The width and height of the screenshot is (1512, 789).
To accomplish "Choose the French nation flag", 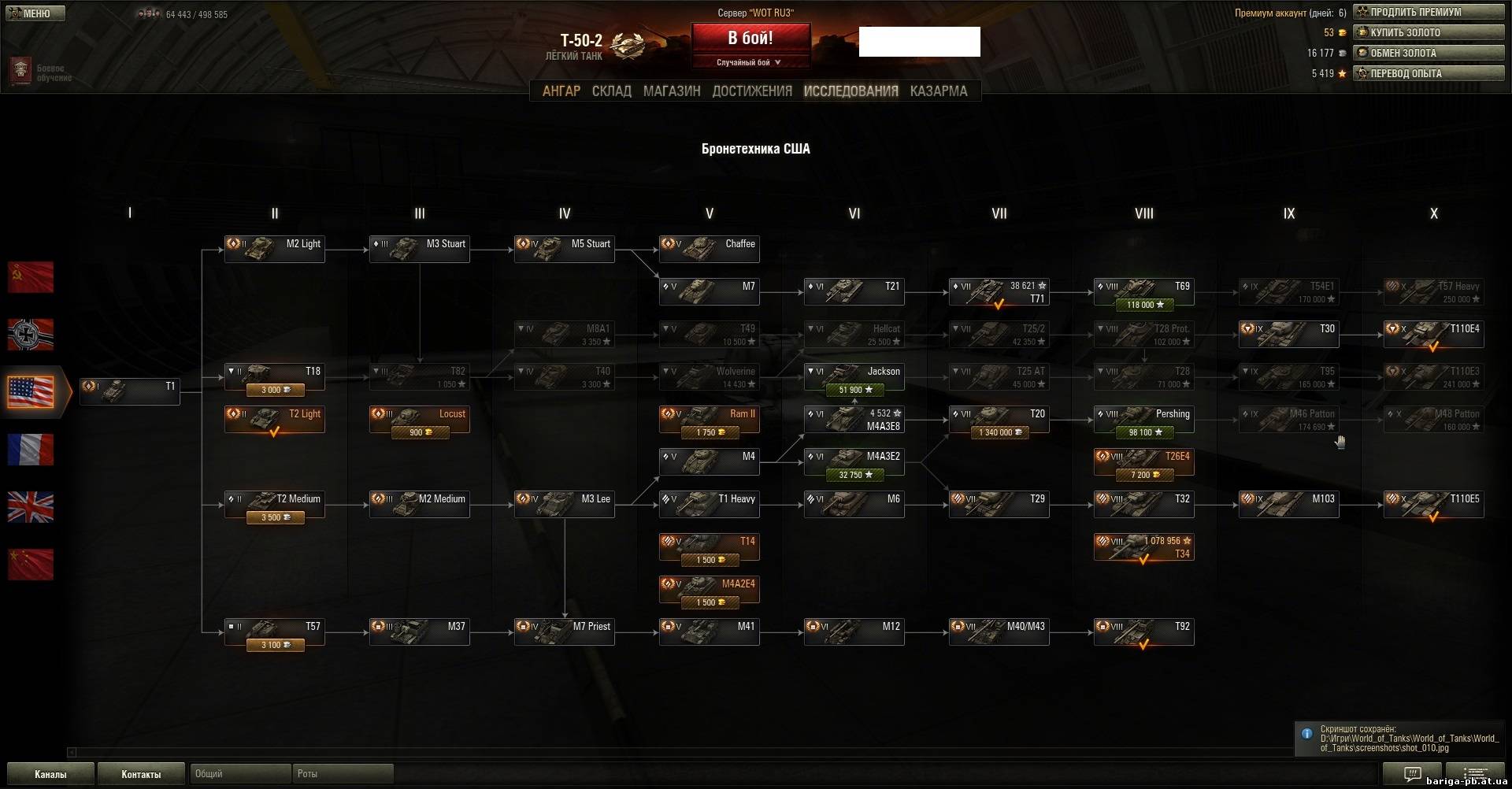I will [x=31, y=450].
